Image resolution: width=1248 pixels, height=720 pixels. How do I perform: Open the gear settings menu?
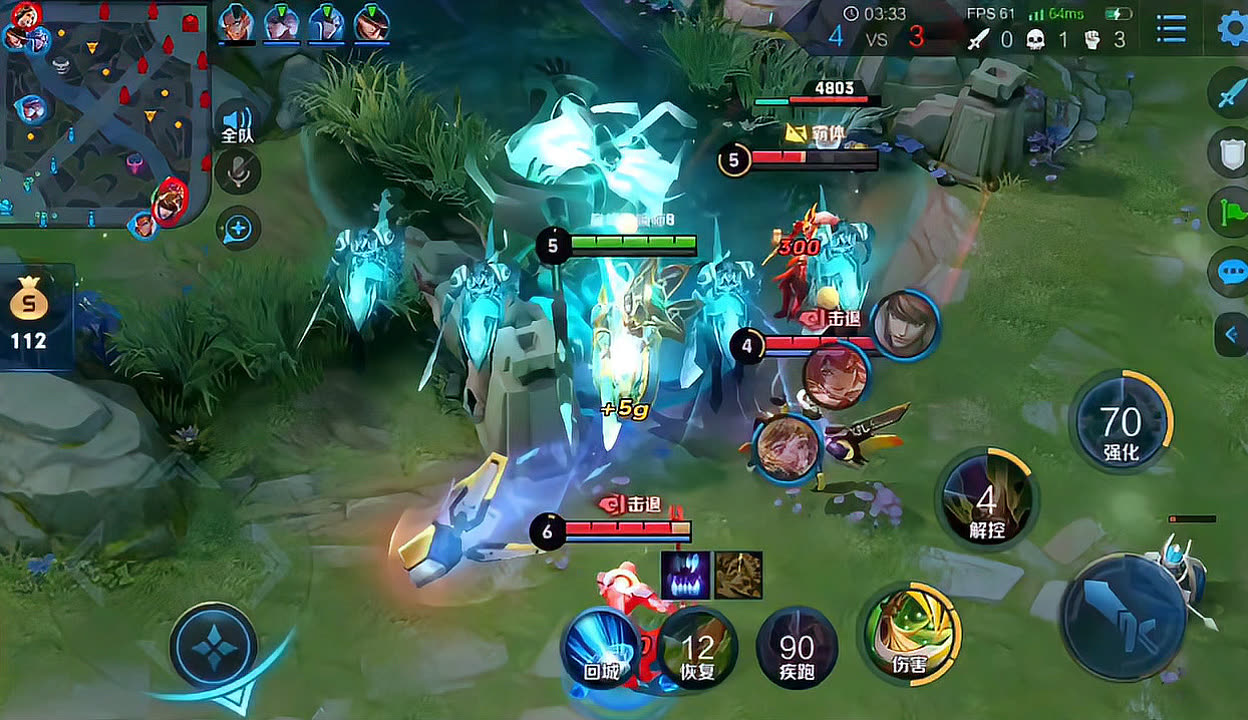click(1232, 28)
